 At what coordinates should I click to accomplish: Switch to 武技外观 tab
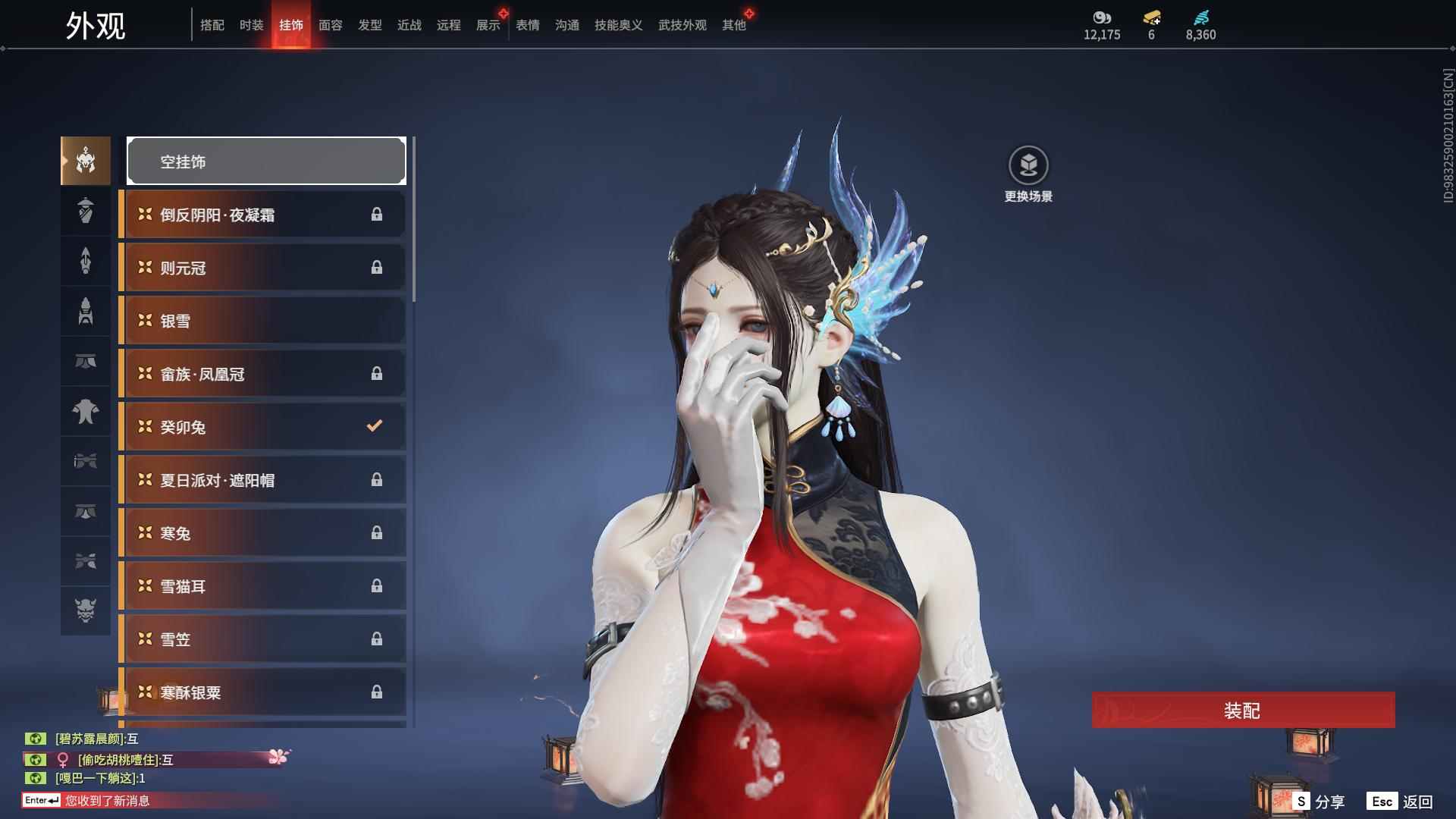tap(682, 25)
